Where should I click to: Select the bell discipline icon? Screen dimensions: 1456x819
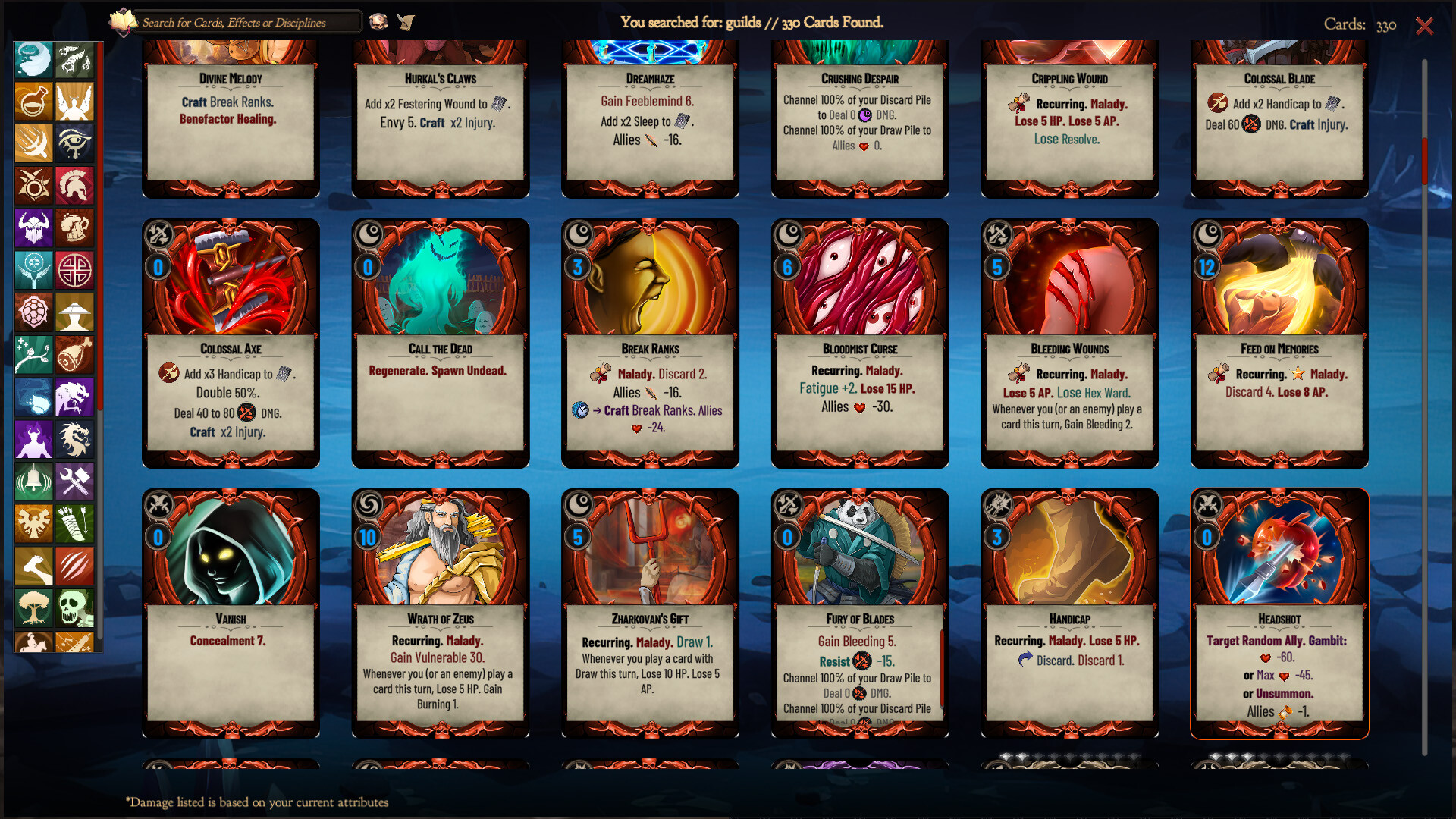tap(34, 482)
